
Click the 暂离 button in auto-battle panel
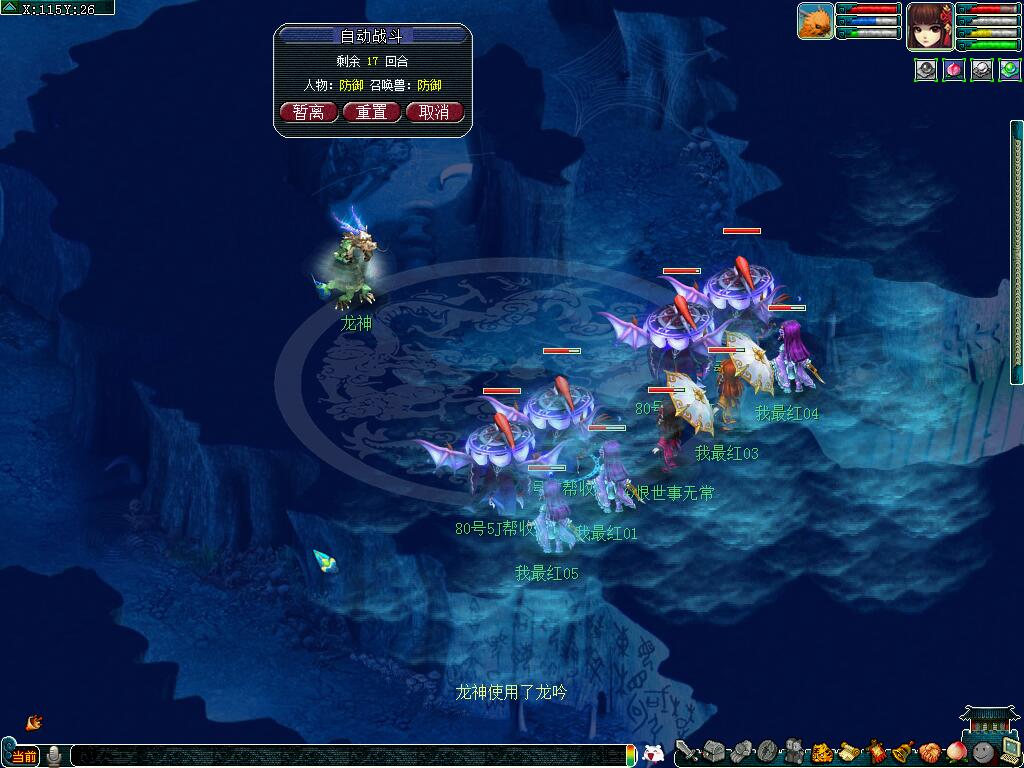[x=309, y=112]
